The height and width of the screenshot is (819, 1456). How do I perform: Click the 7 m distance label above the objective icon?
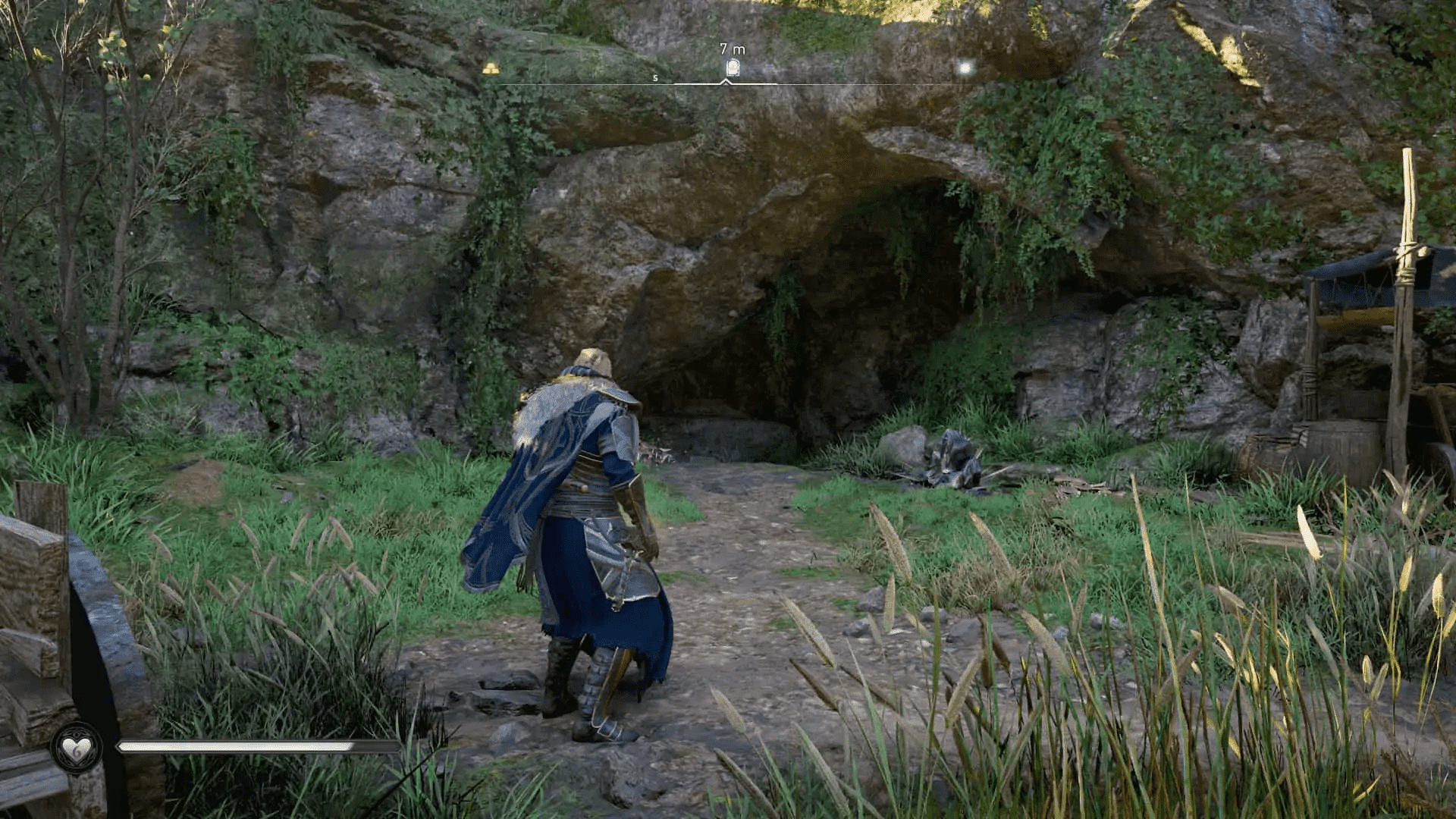pos(730,47)
